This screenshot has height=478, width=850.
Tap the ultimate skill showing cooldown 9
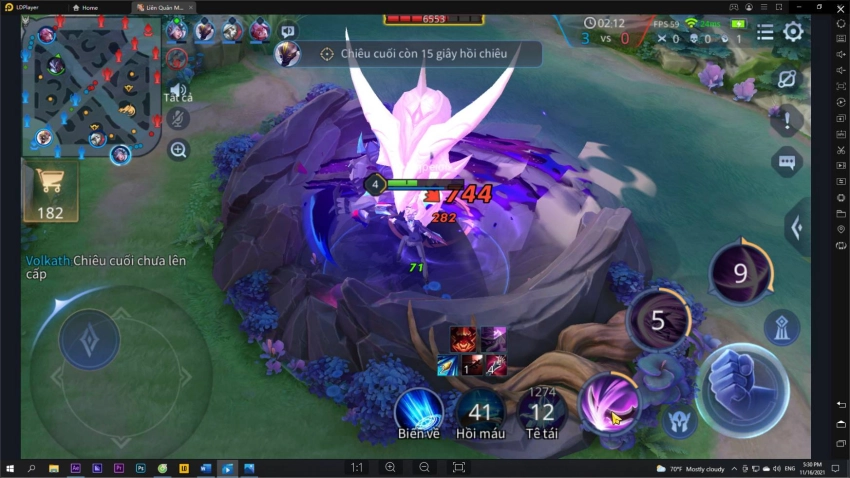pos(740,273)
